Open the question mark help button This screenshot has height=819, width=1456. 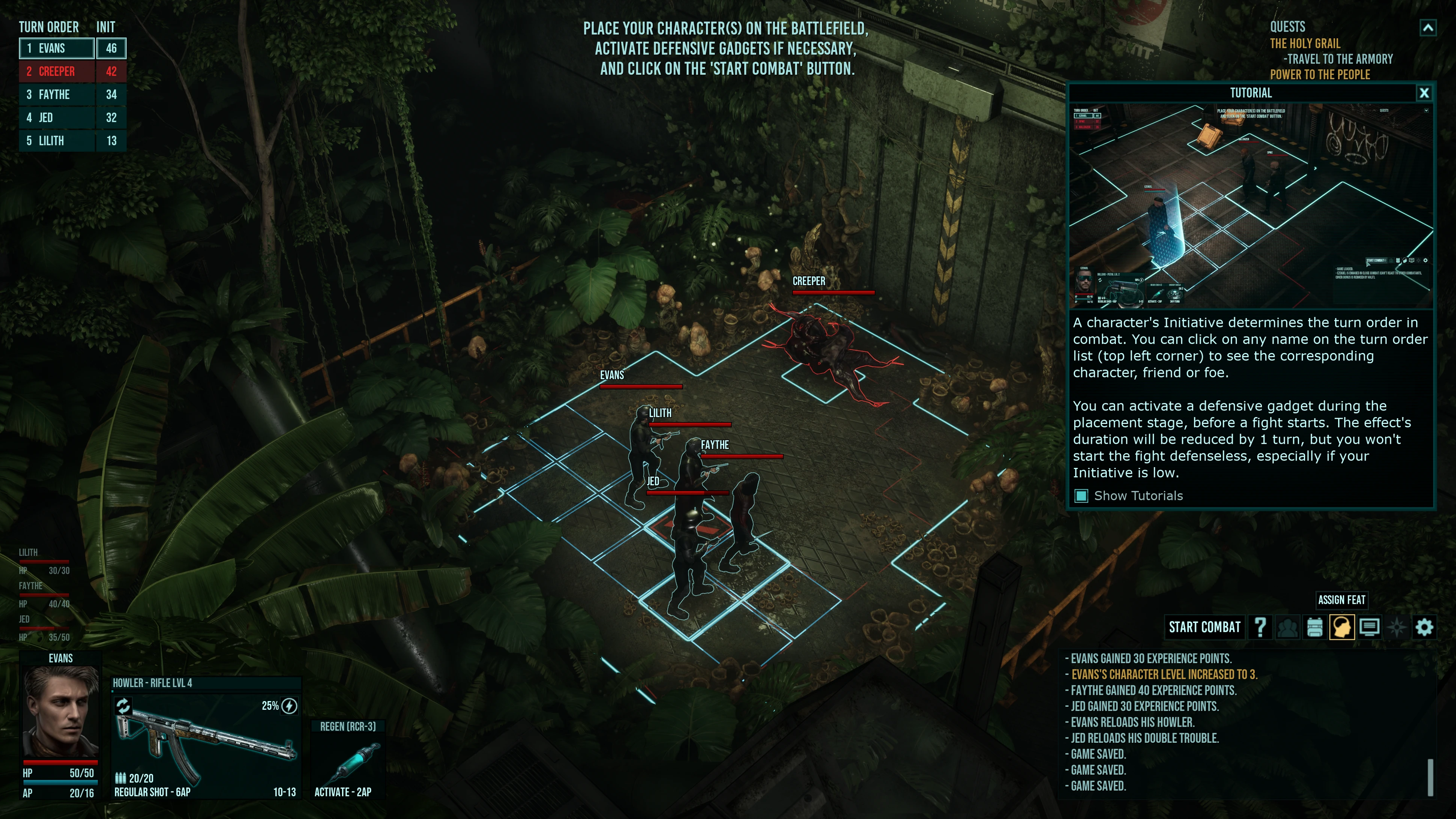[x=1260, y=627]
